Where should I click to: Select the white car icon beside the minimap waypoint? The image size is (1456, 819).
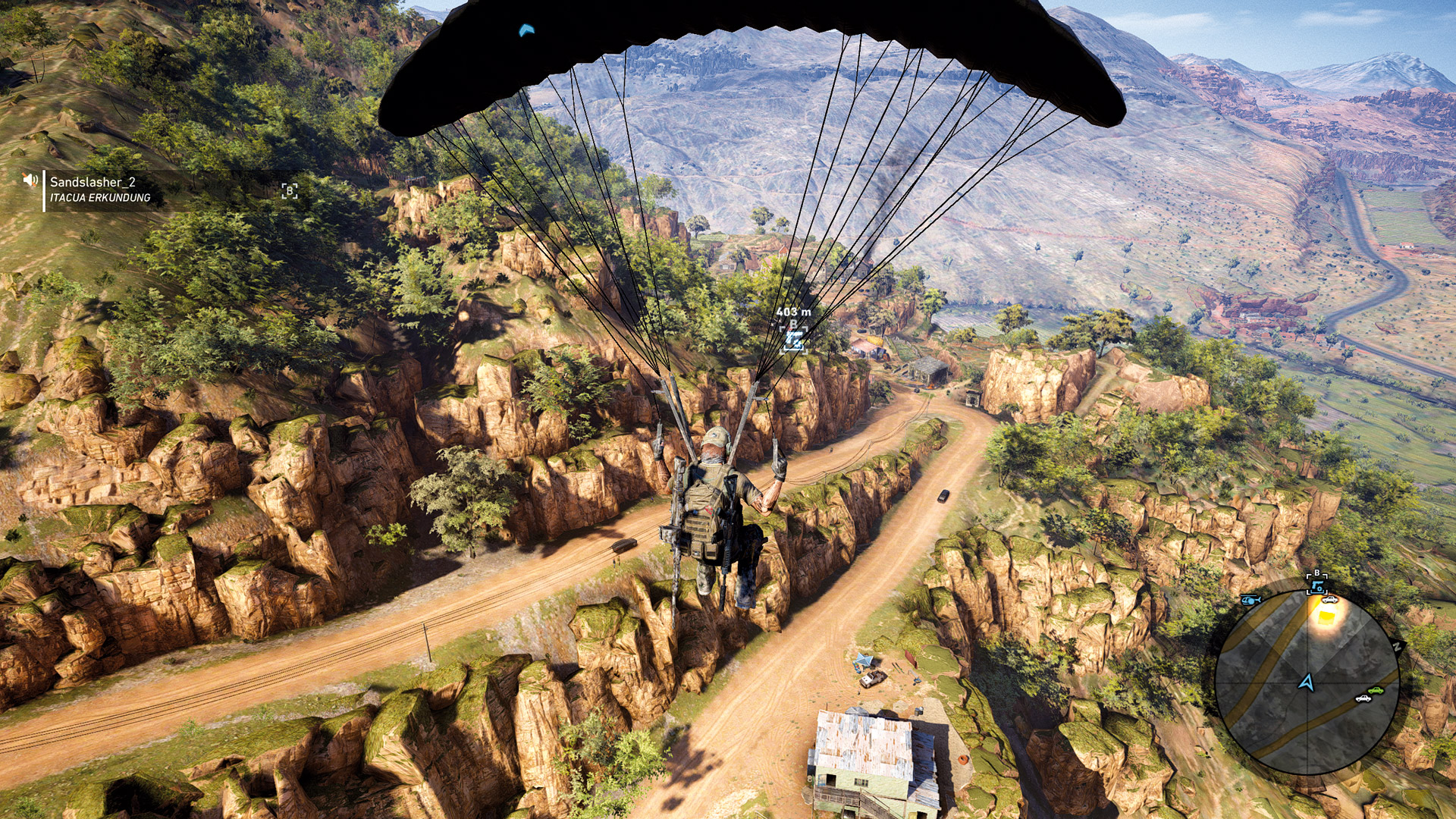click(1329, 600)
